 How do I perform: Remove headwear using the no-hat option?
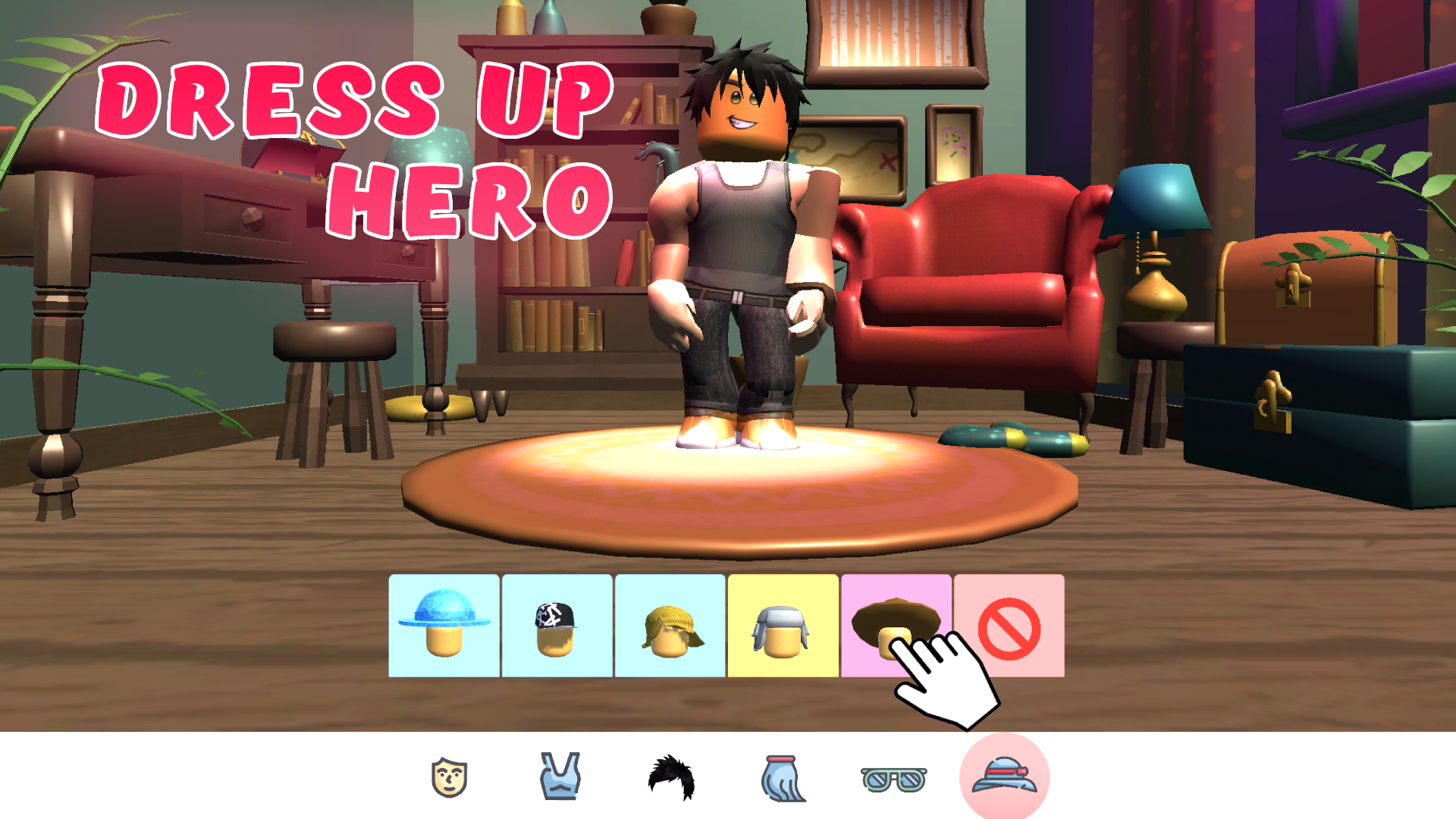point(1009,626)
